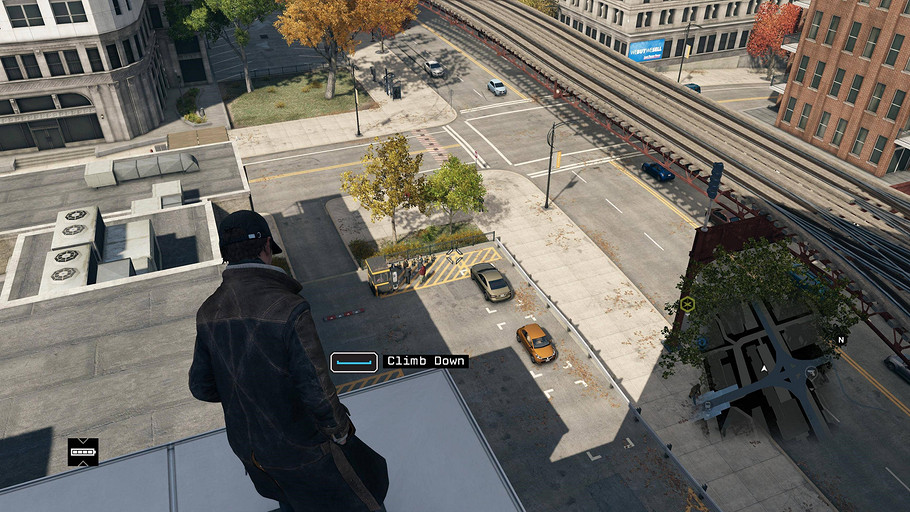
Task: Select the green hexagon marker on the minimap
Action: pyautogui.click(x=687, y=303)
